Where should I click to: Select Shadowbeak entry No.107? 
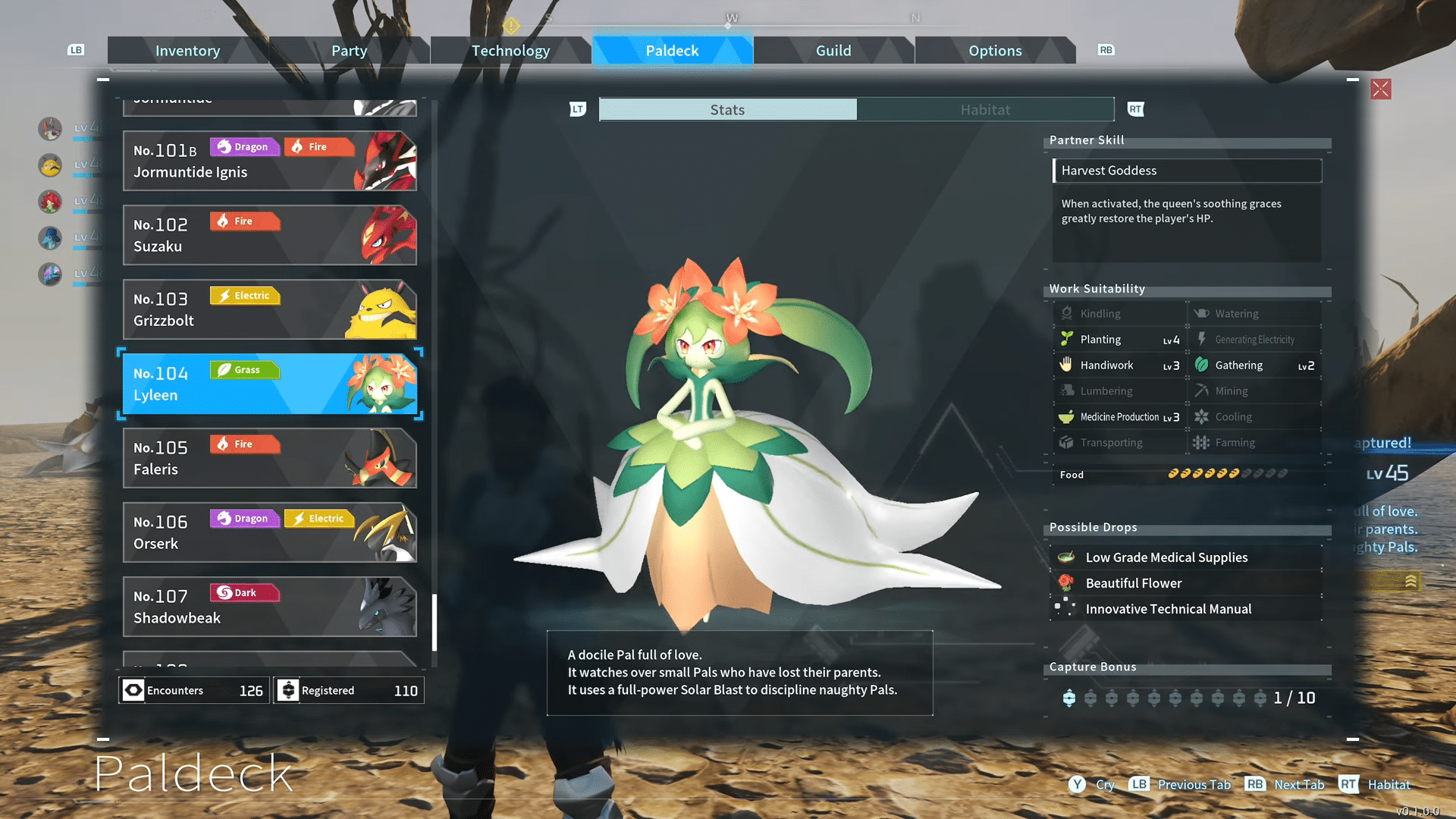click(x=269, y=607)
